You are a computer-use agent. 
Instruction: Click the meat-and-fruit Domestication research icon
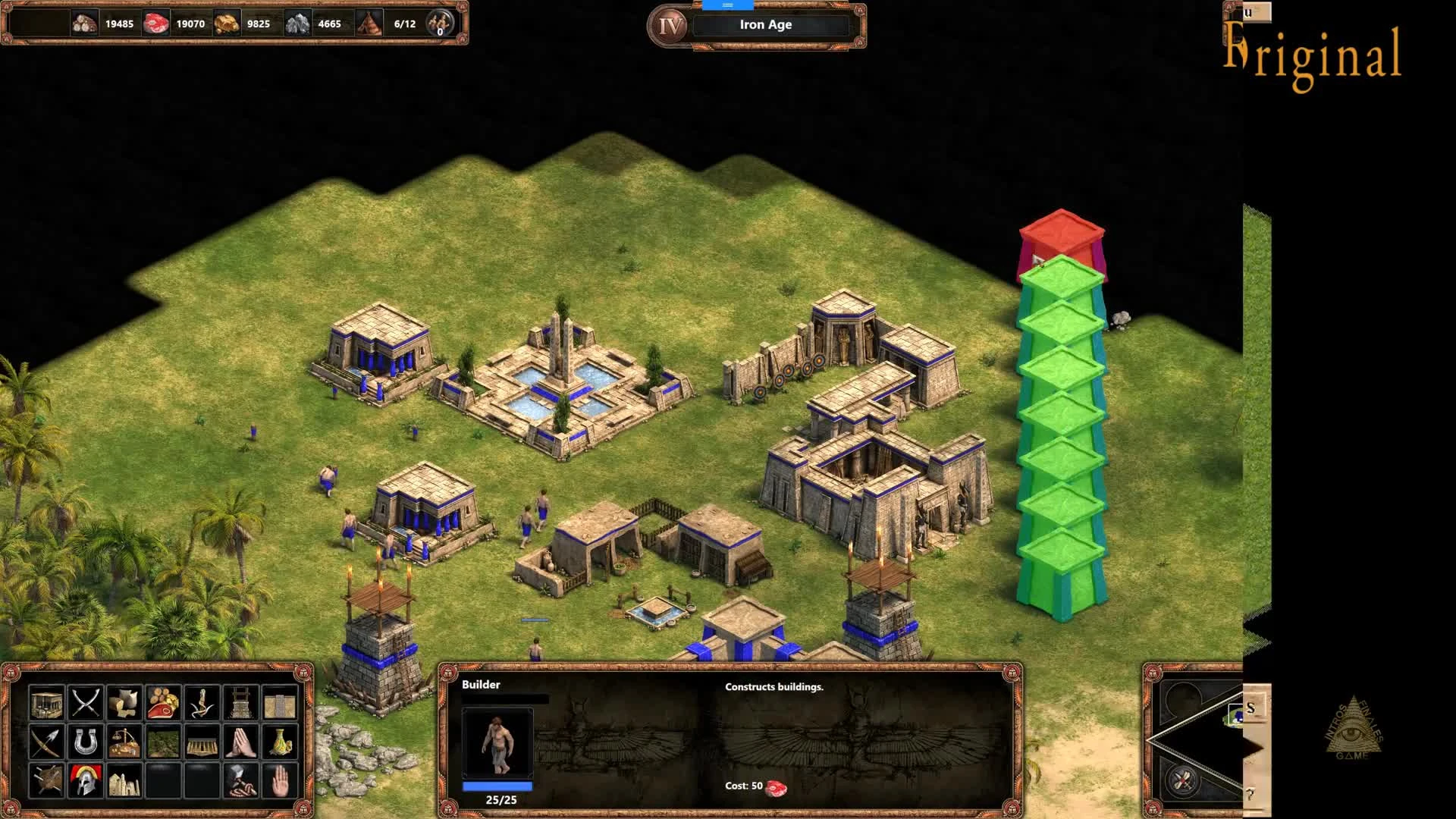pos(162,703)
